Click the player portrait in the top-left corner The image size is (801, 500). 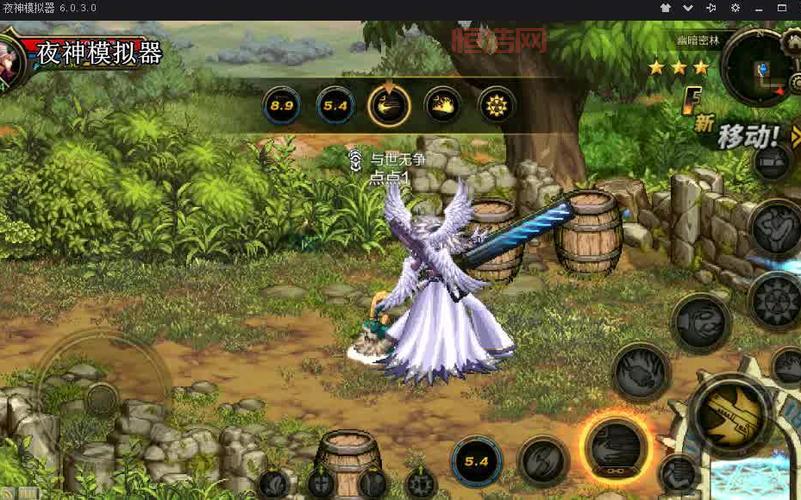click(x=10, y=58)
